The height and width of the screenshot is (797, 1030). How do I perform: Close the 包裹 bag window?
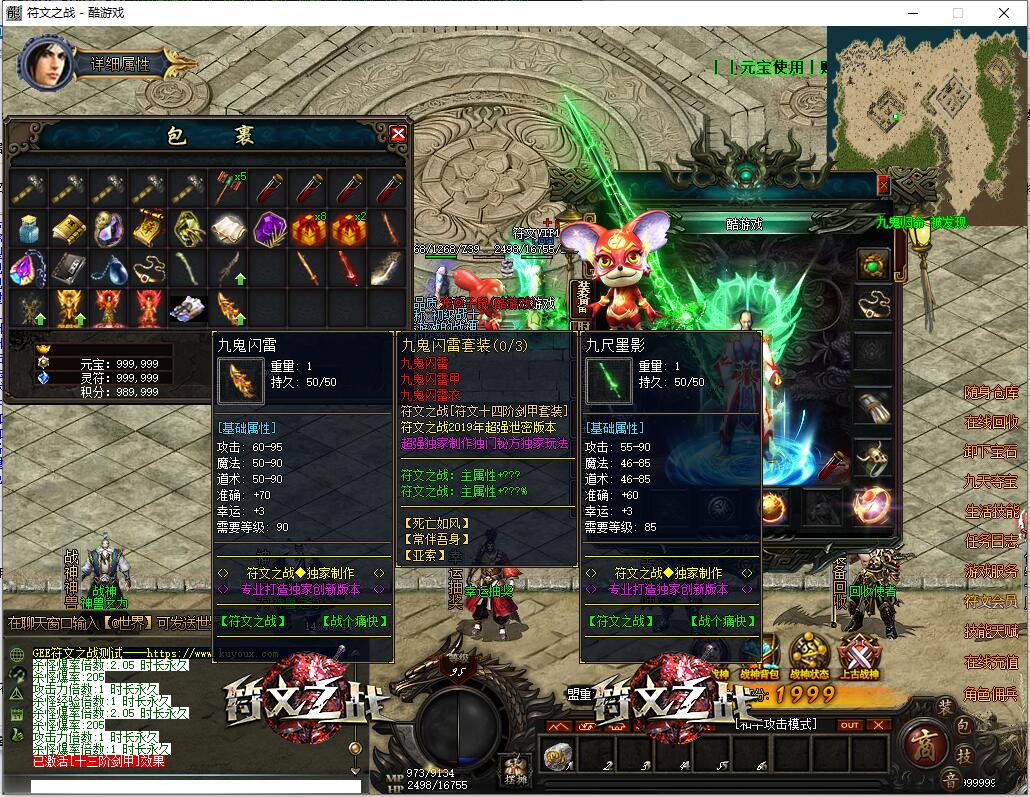click(x=398, y=134)
